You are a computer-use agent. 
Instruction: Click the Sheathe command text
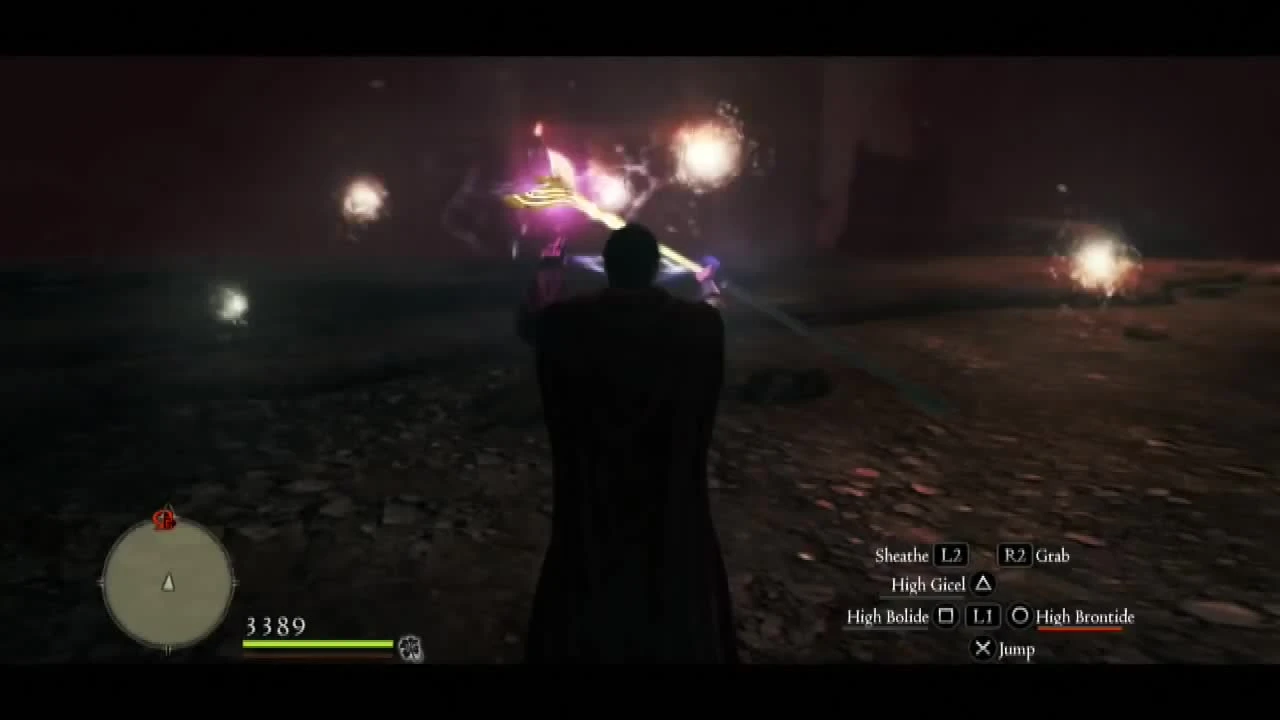tap(903, 556)
